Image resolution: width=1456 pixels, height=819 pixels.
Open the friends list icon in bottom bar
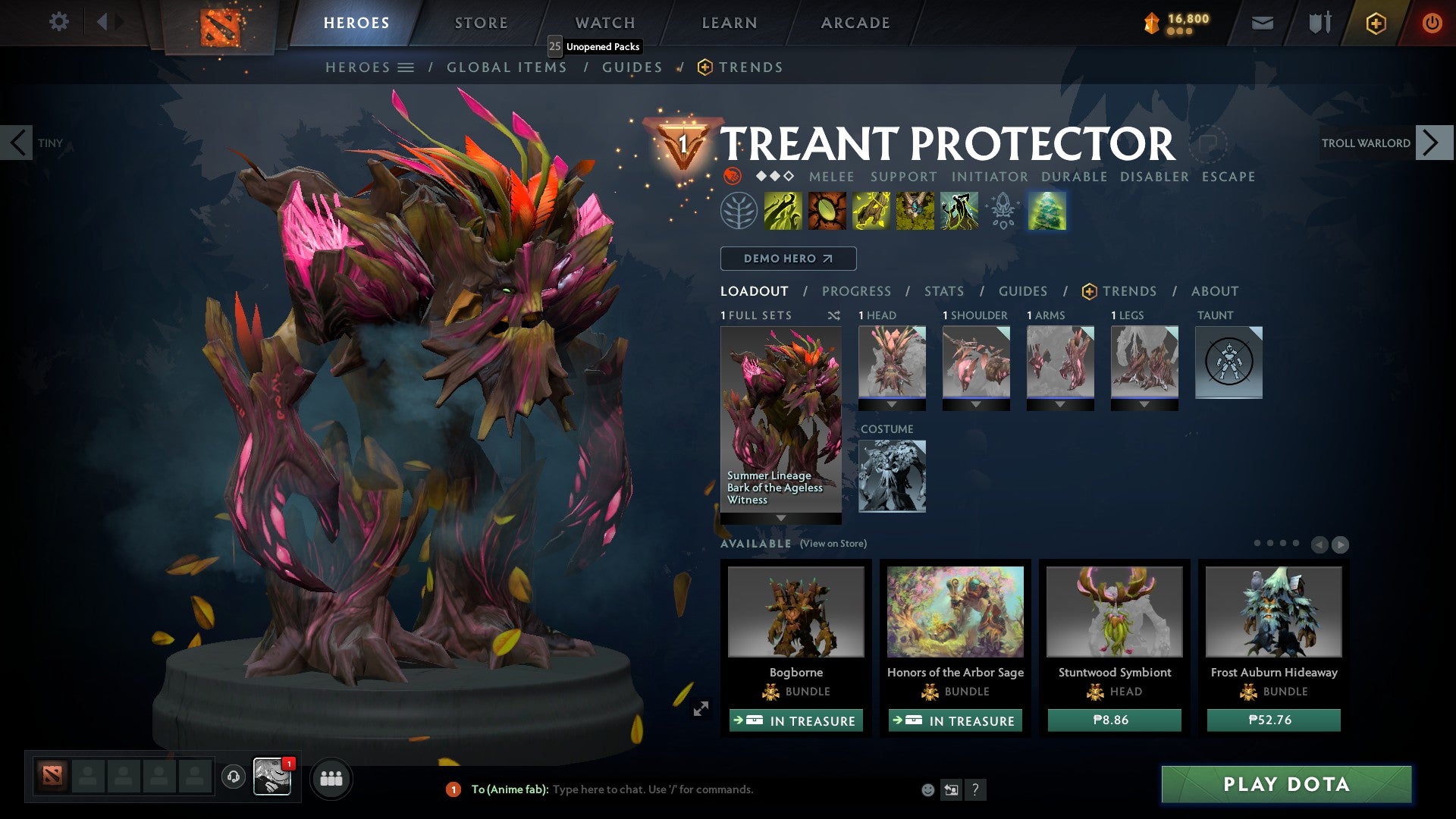tap(331, 778)
